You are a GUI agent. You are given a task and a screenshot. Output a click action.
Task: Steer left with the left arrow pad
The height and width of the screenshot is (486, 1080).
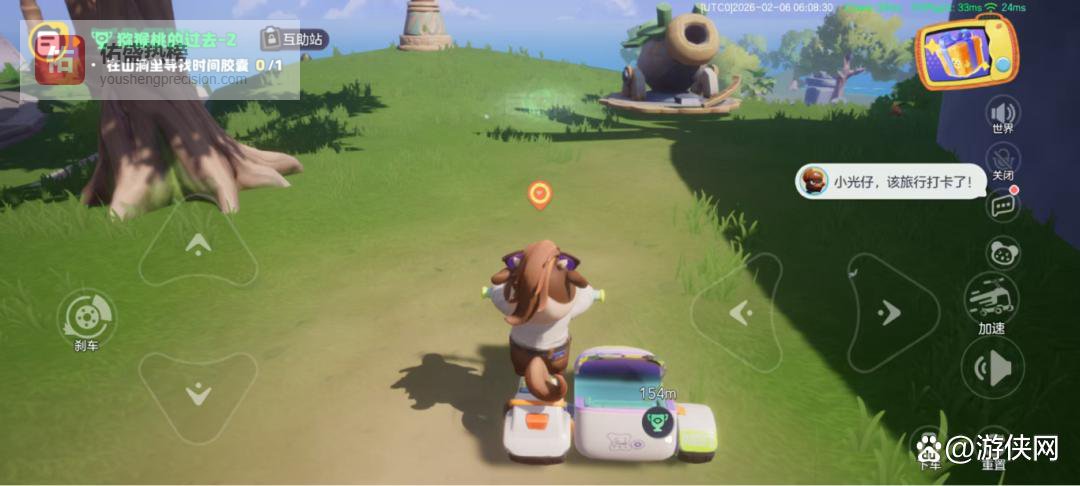pyautogui.click(x=739, y=314)
